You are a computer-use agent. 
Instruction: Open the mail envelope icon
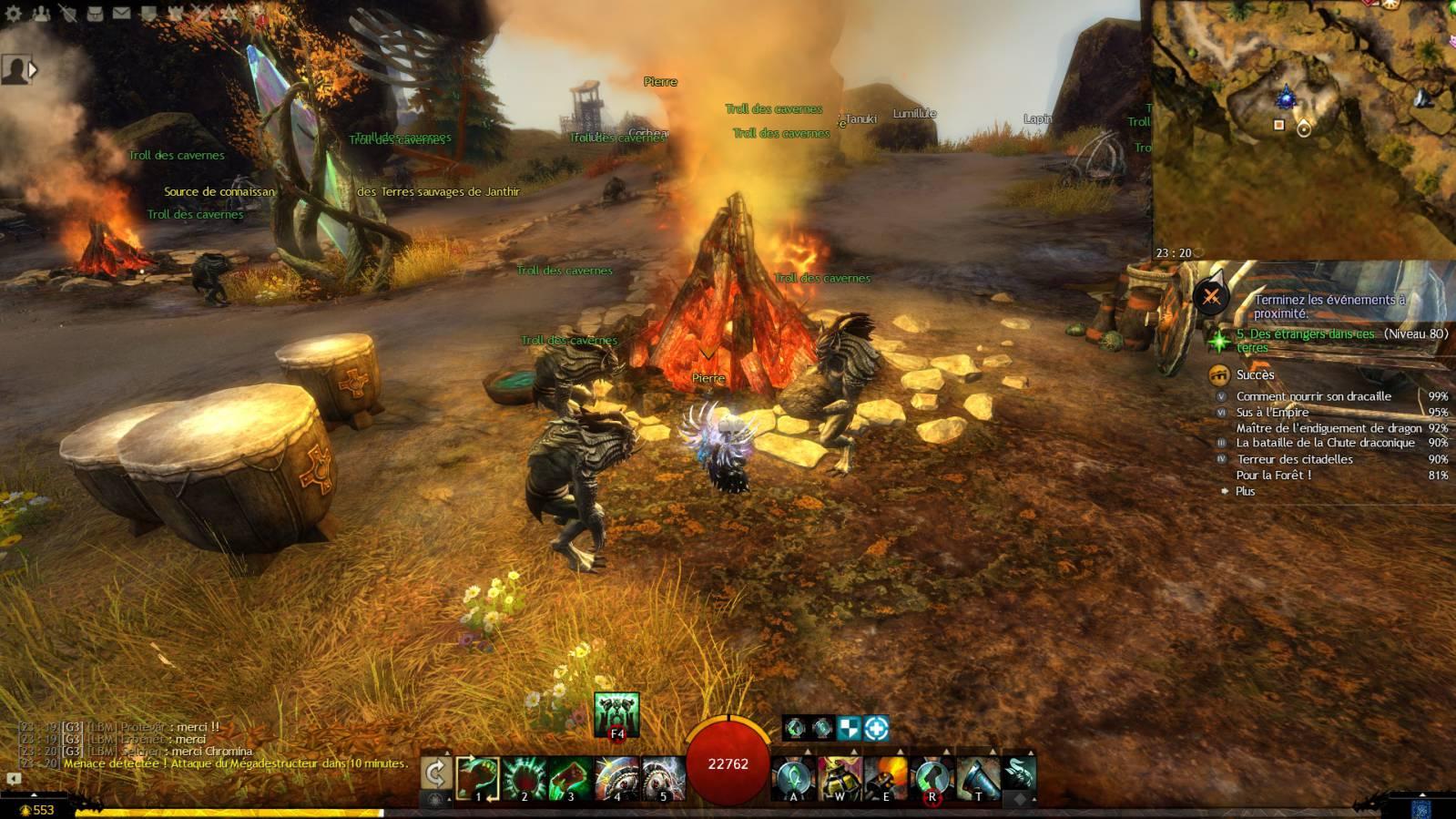(x=121, y=13)
